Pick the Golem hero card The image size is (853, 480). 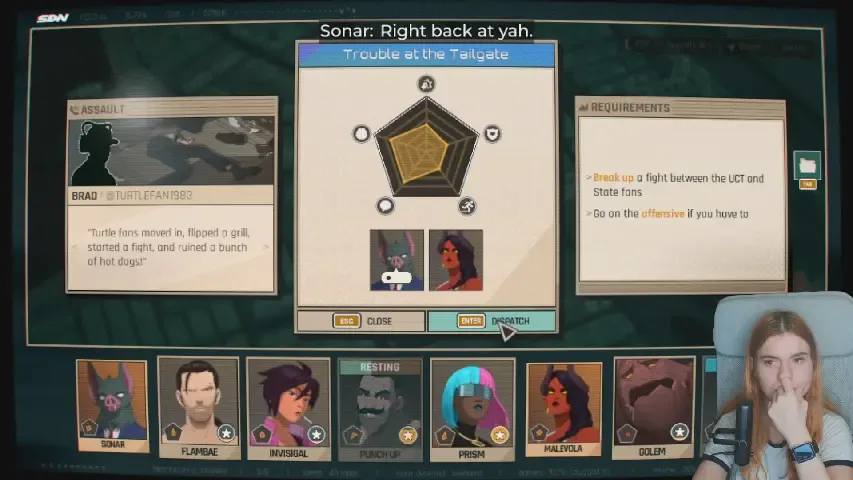click(653, 407)
